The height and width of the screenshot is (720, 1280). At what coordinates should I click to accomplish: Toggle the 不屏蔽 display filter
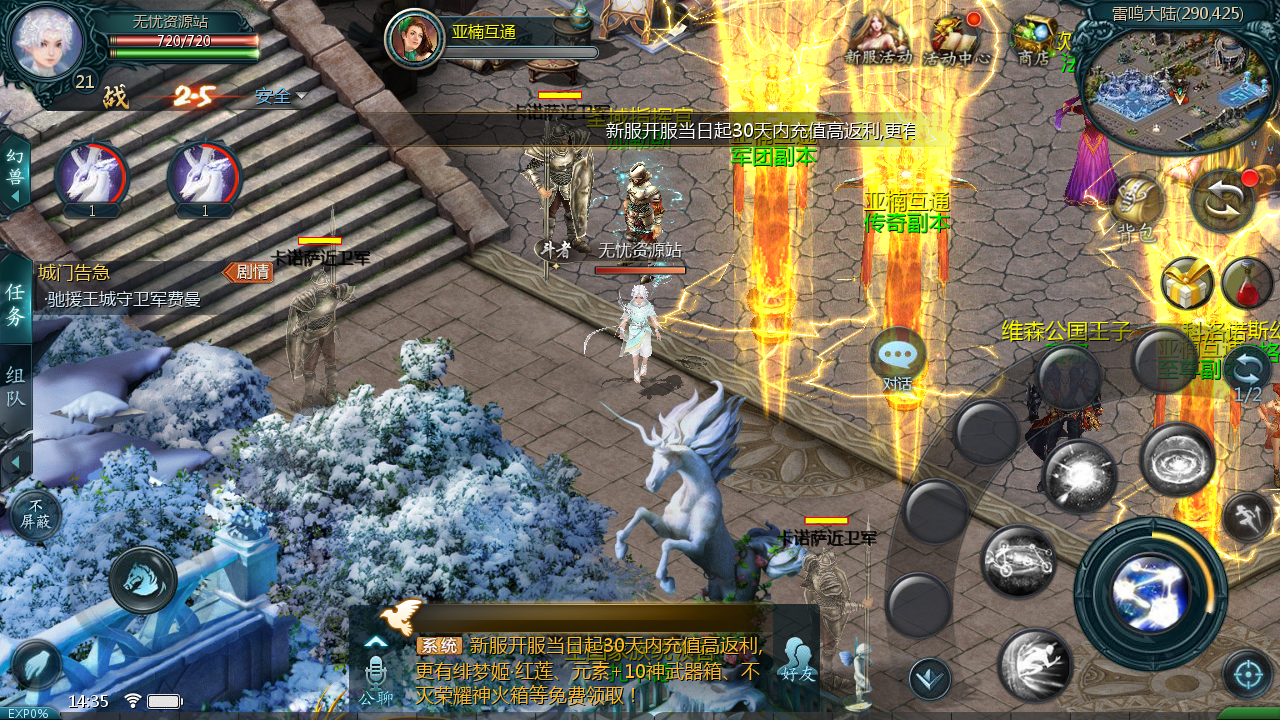(x=36, y=514)
